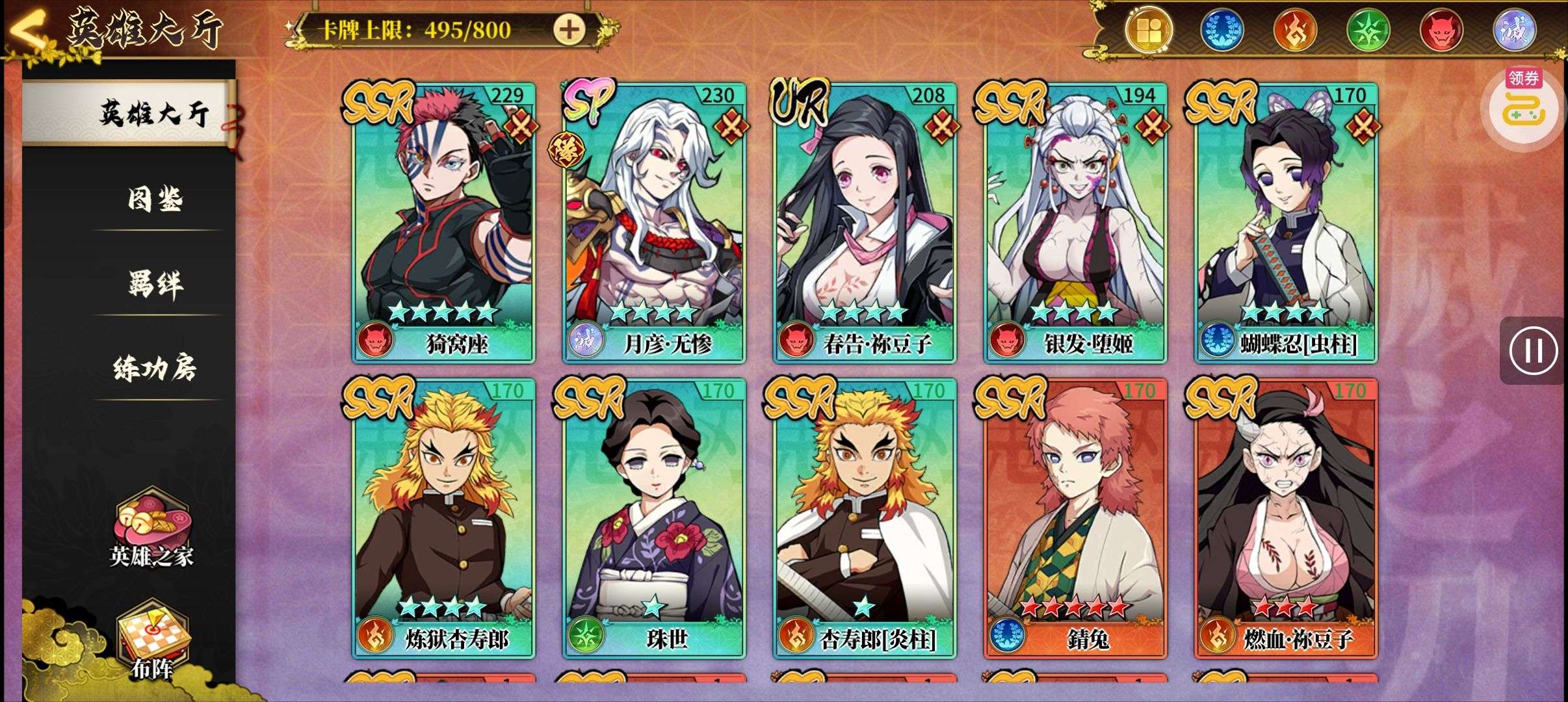This screenshot has height=702, width=1568.
Task: Pick the 春告·祢豆子 UR card
Action: point(865,221)
